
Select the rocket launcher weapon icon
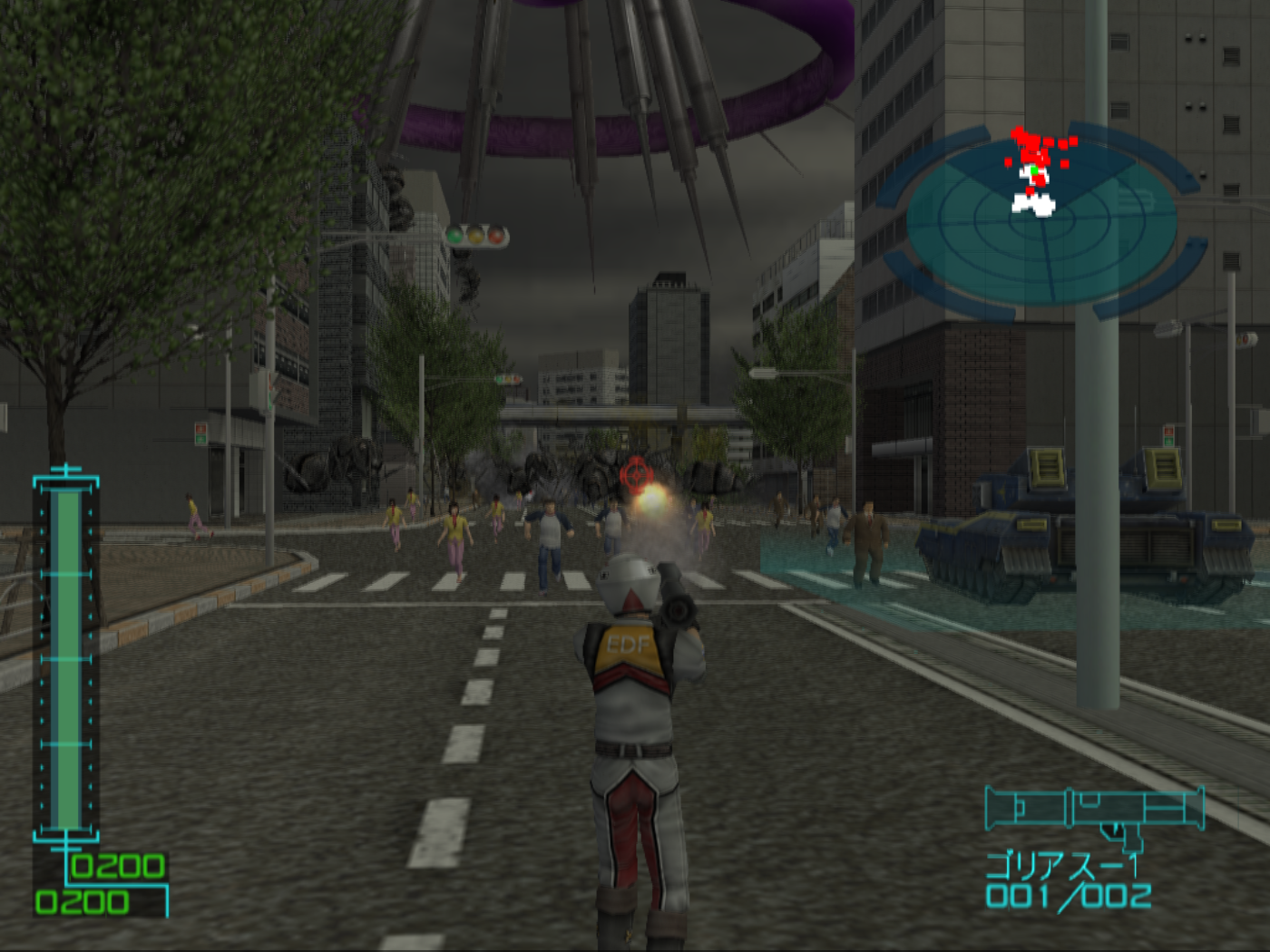click(1094, 811)
